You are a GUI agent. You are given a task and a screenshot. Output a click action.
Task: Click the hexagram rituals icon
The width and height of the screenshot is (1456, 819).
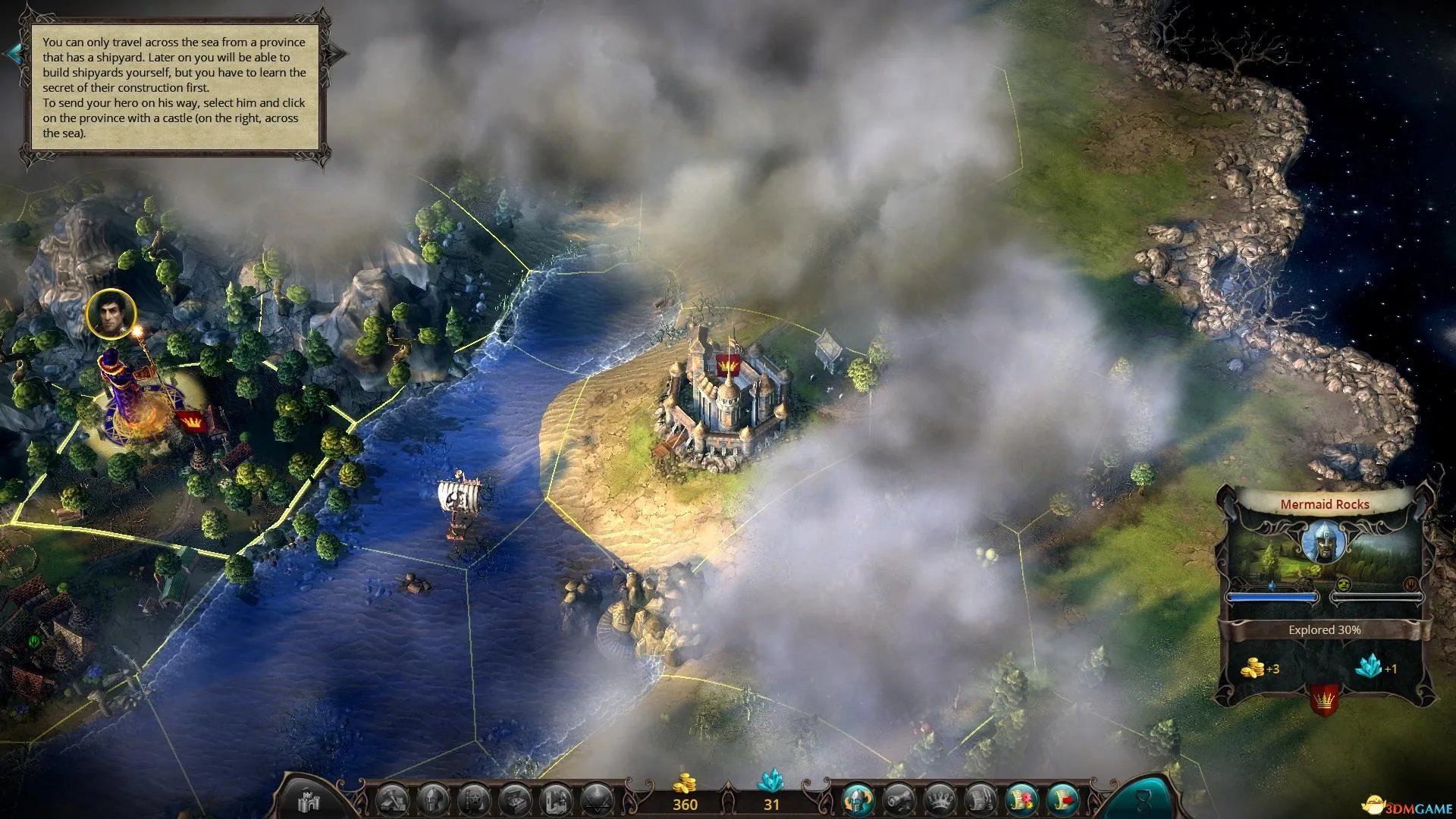[597, 799]
